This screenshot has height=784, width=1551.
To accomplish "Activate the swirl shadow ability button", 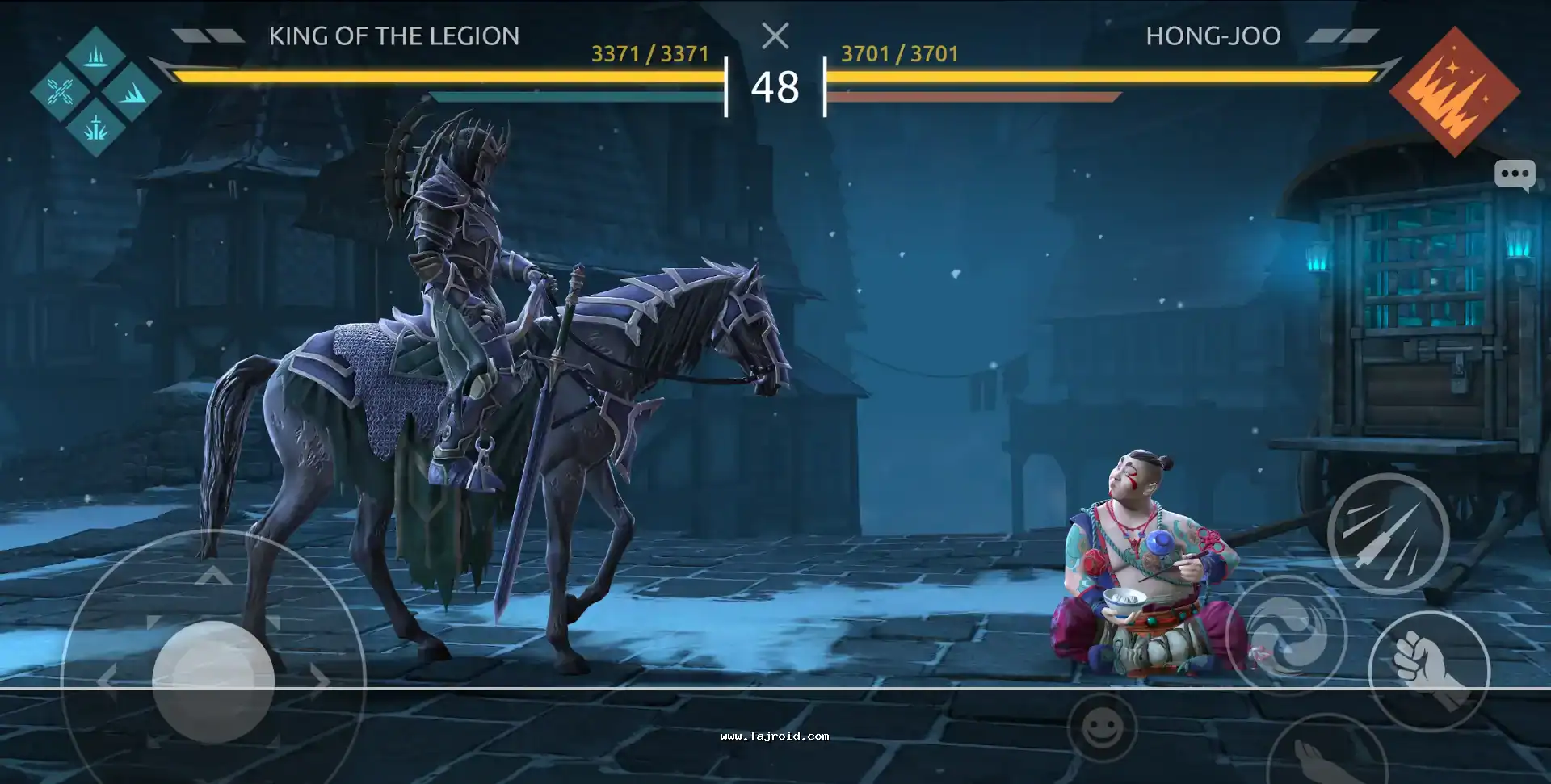I will point(1286,635).
